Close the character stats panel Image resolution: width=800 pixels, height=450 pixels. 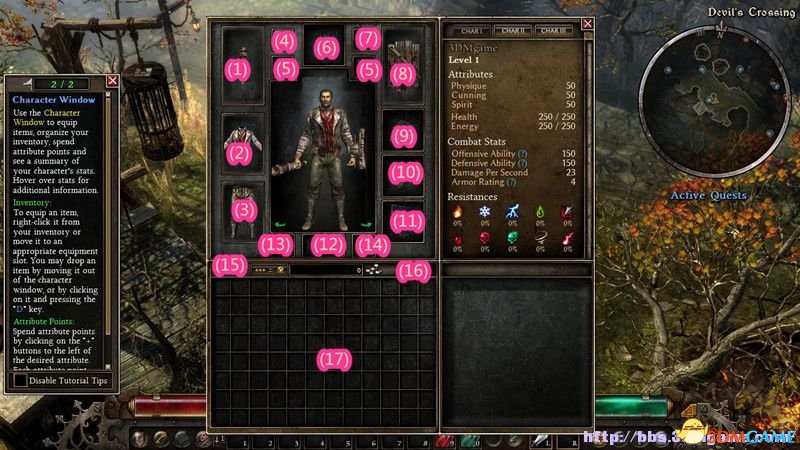point(587,24)
